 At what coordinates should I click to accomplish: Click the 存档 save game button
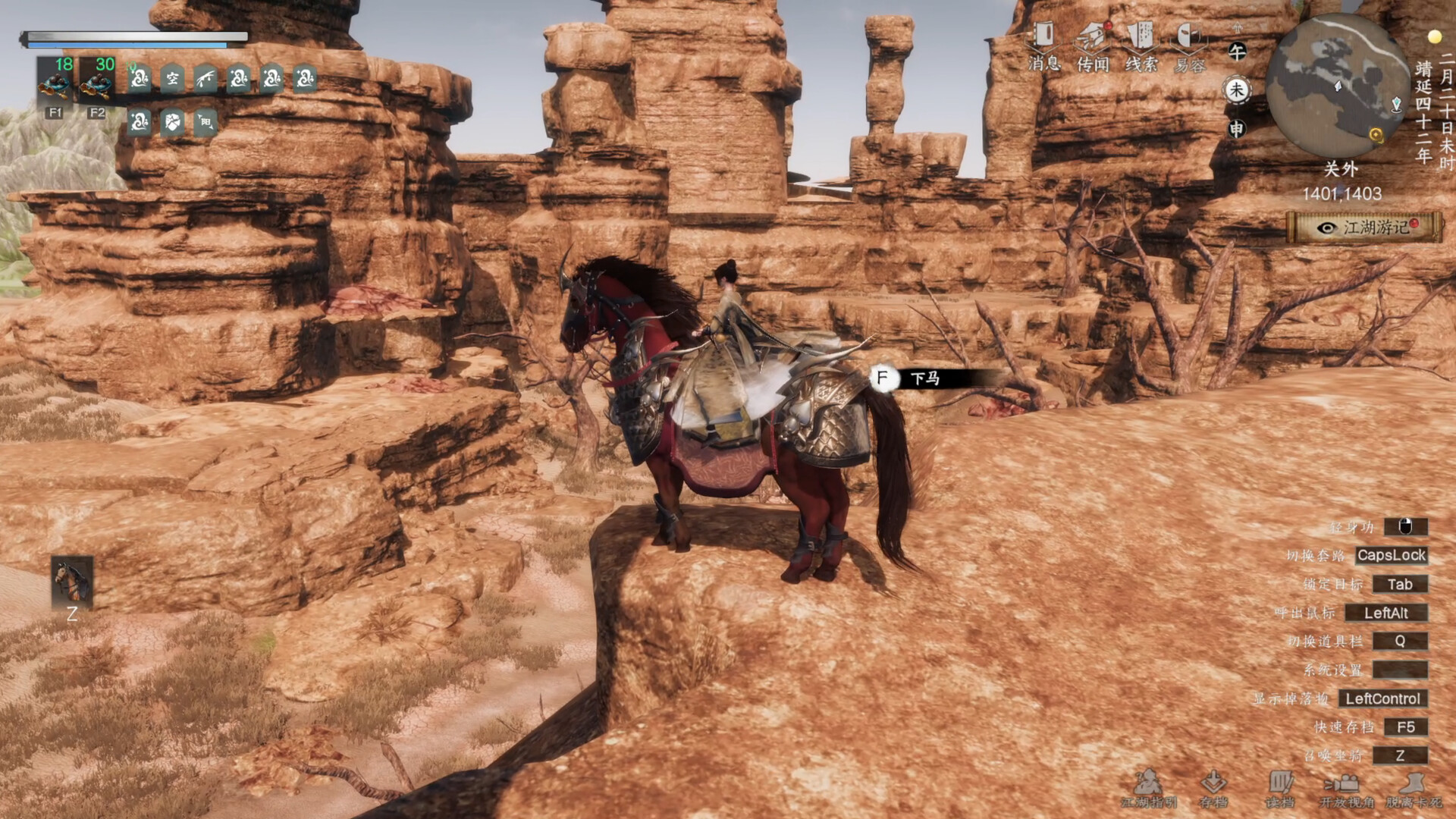tap(1213, 789)
